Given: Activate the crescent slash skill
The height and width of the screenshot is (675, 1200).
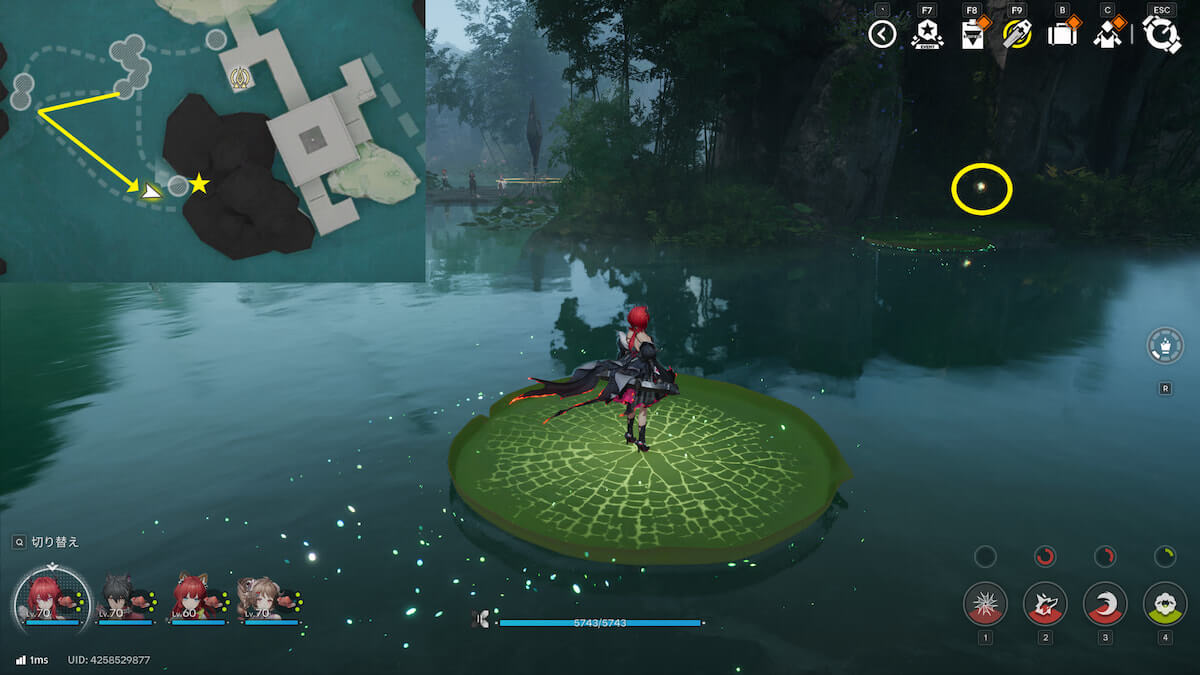Looking at the screenshot, I should point(1105,603).
